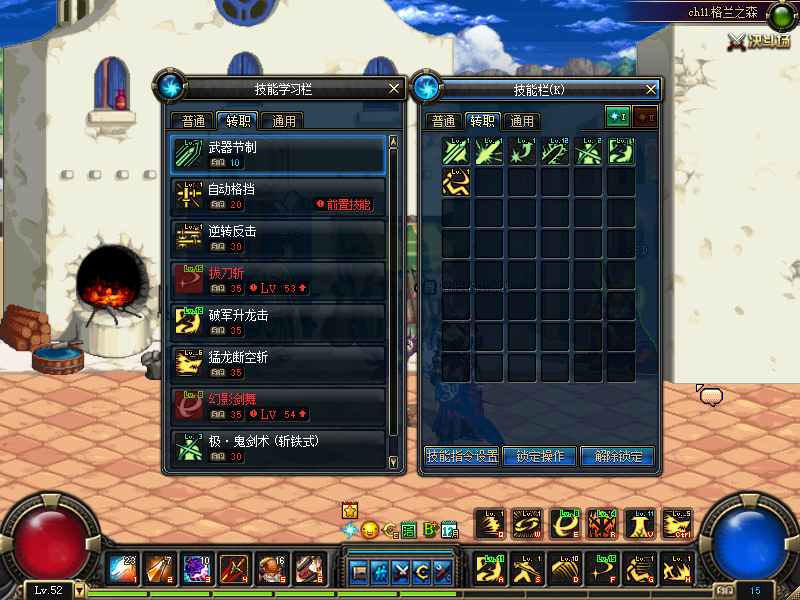Open the 决斗场 duel arena button

coord(759,41)
